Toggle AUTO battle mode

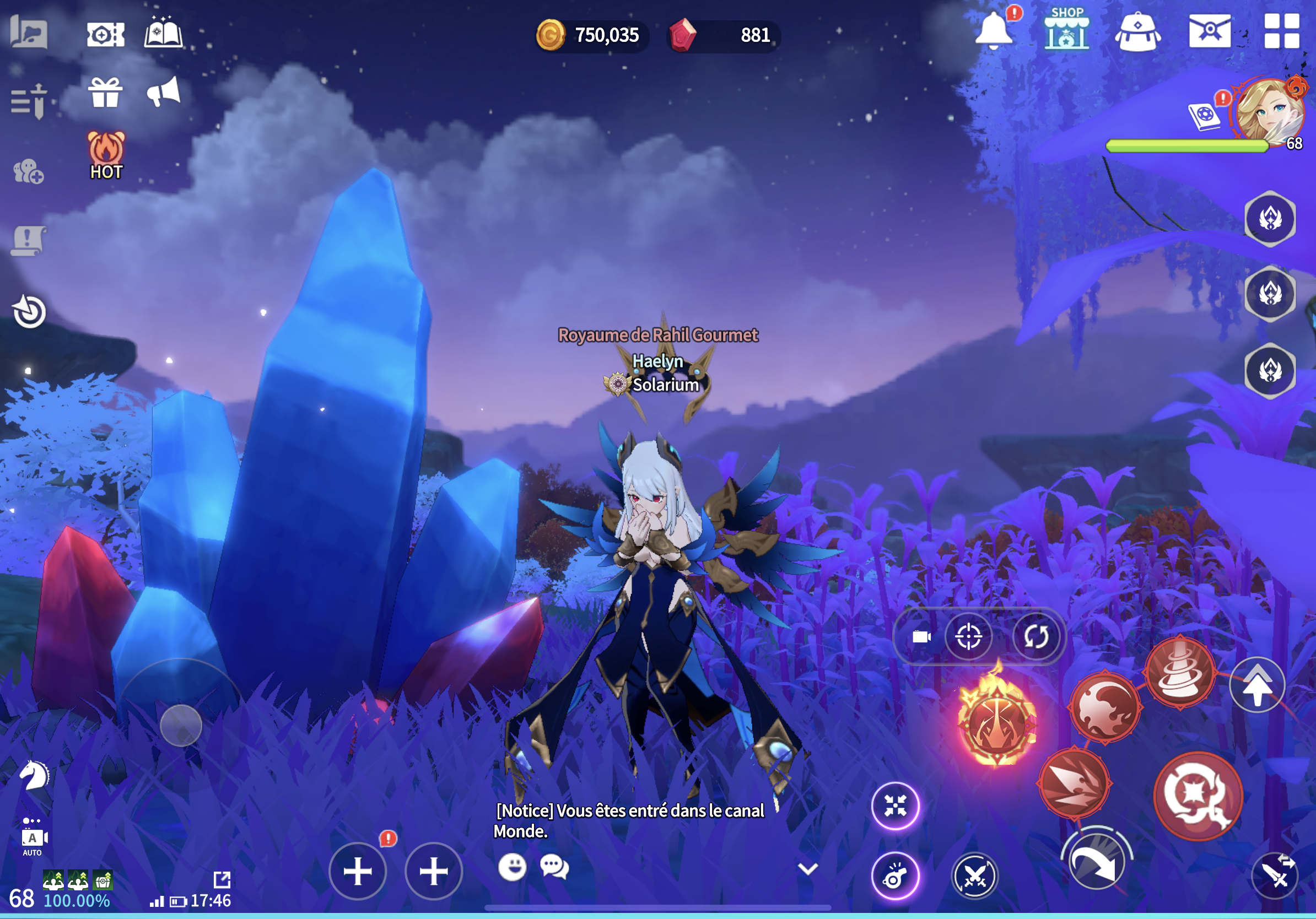(x=33, y=839)
